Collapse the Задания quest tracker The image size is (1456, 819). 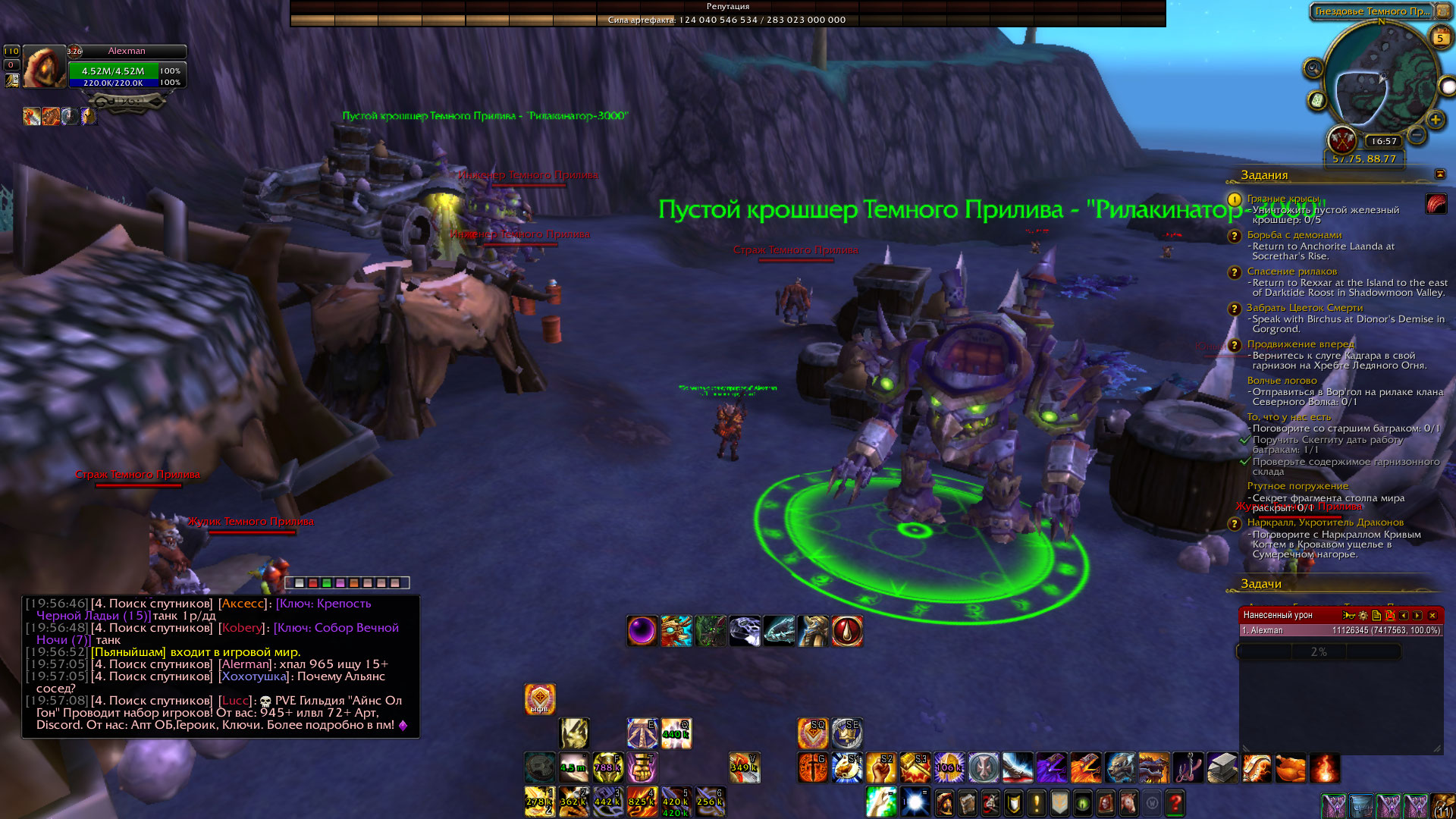click(x=1440, y=174)
